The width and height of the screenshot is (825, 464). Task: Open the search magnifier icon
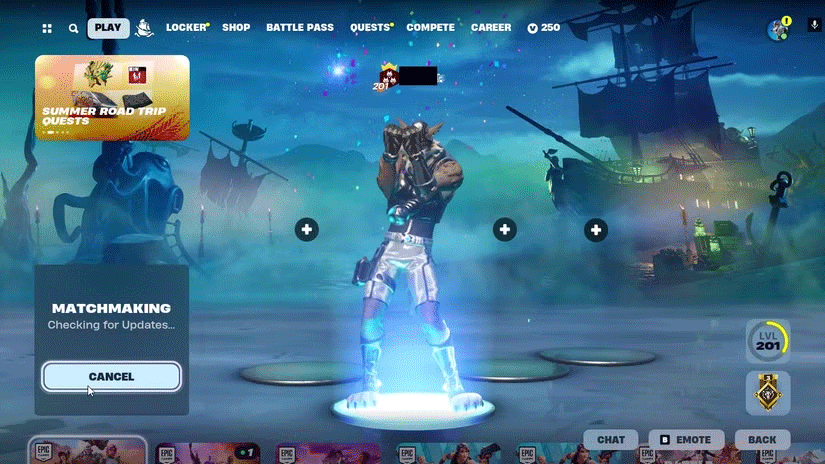click(73, 29)
